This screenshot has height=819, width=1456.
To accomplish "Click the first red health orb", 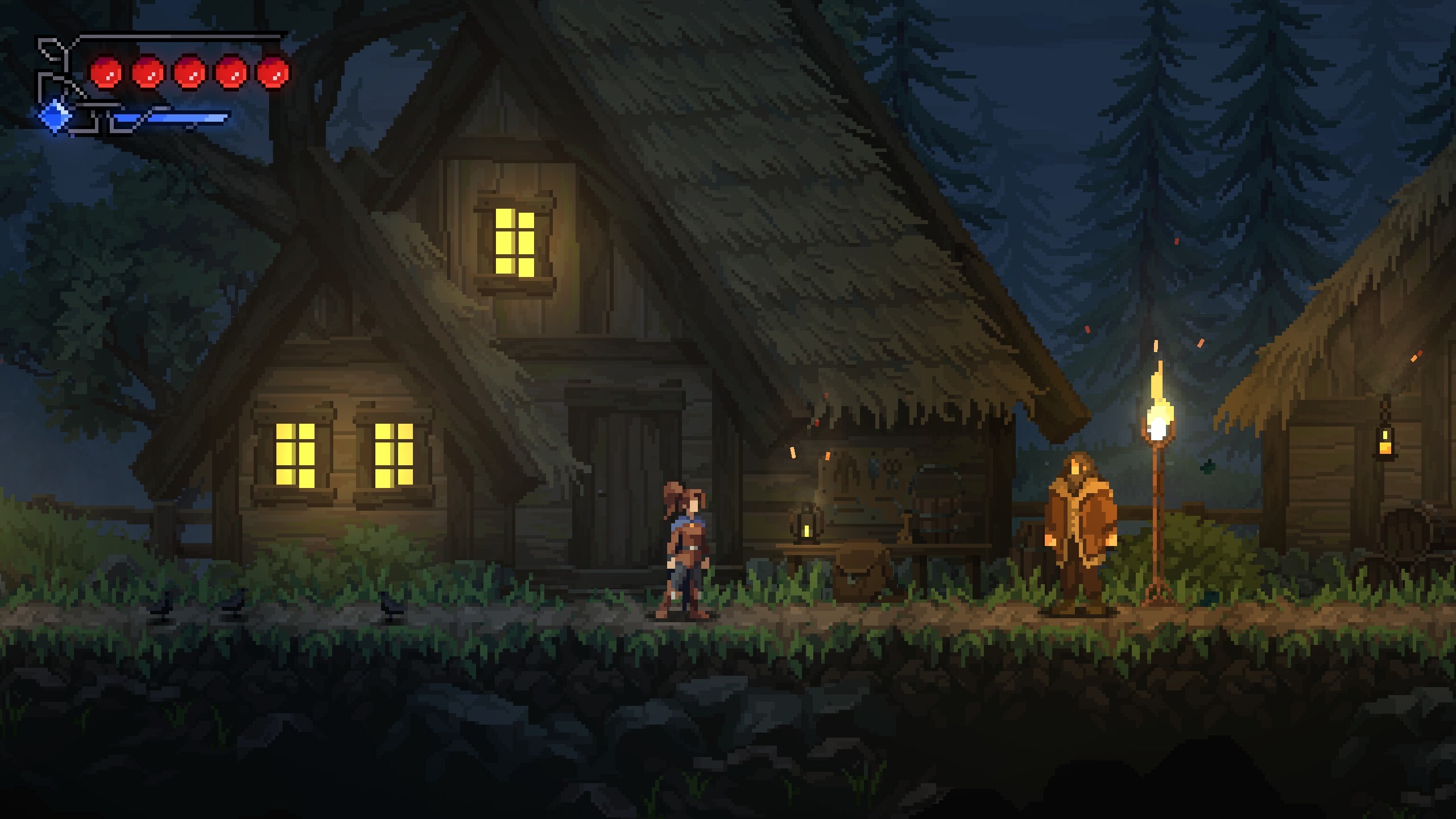I will tap(106, 74).
